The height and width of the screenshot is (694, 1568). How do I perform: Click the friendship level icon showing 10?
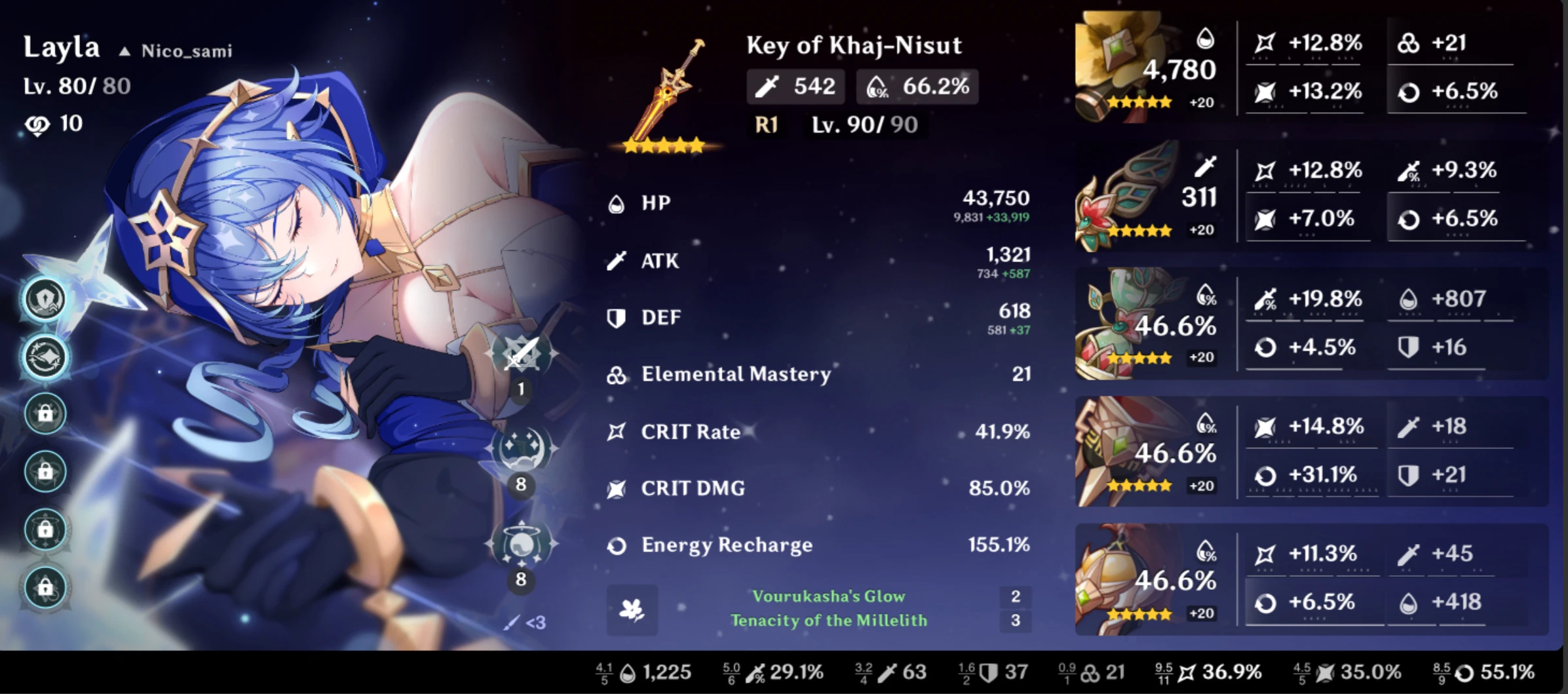pos(38,123)
